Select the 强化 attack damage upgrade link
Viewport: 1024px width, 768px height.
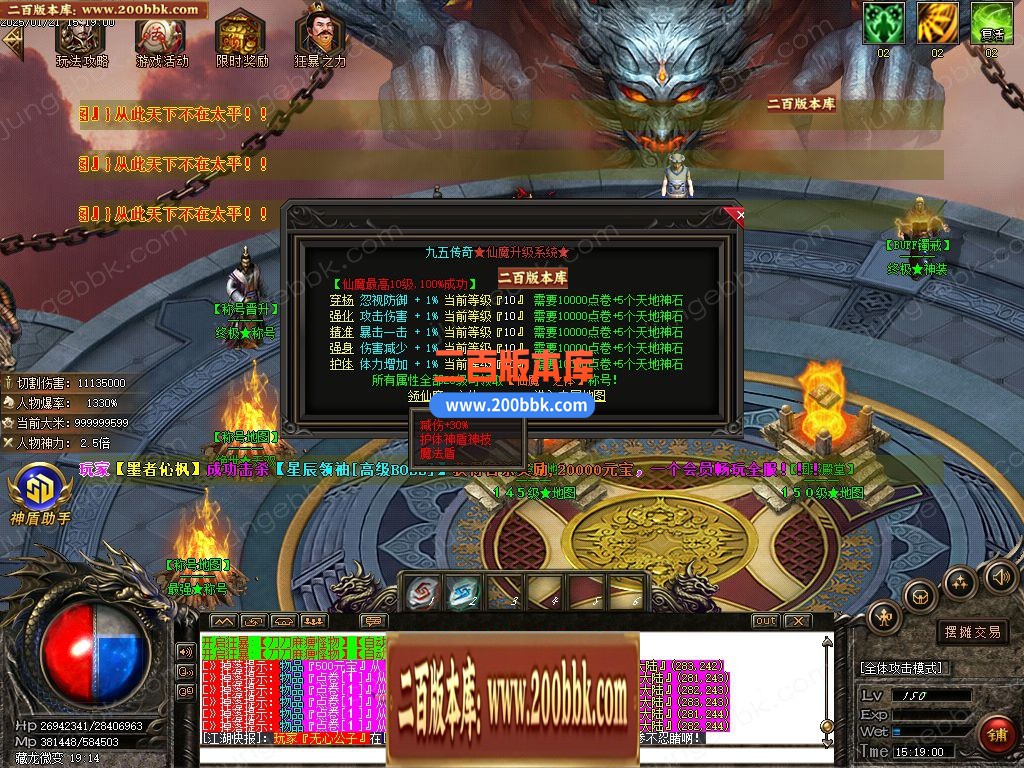click(x=342, y=316)
